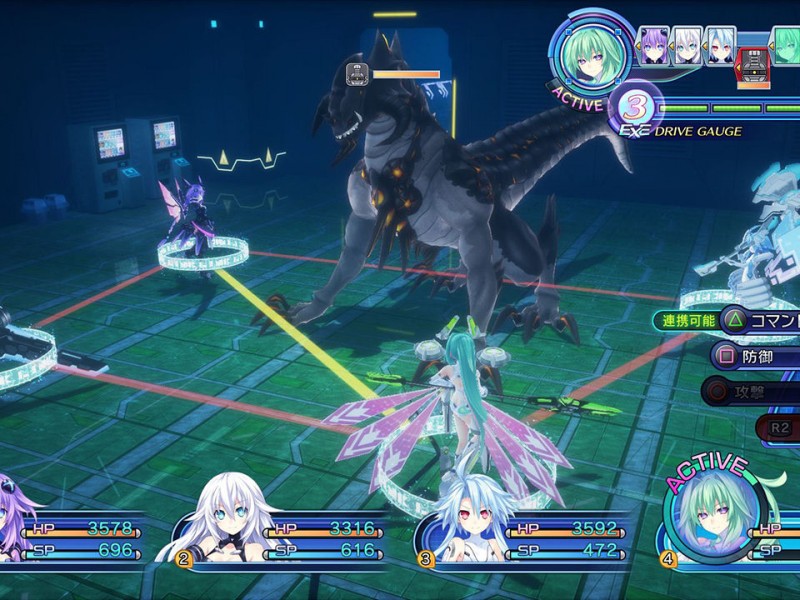800x600 pixels.
Task: Pick the light-blue-haired portrait in the turn order
Action: [x=719, y=45]
